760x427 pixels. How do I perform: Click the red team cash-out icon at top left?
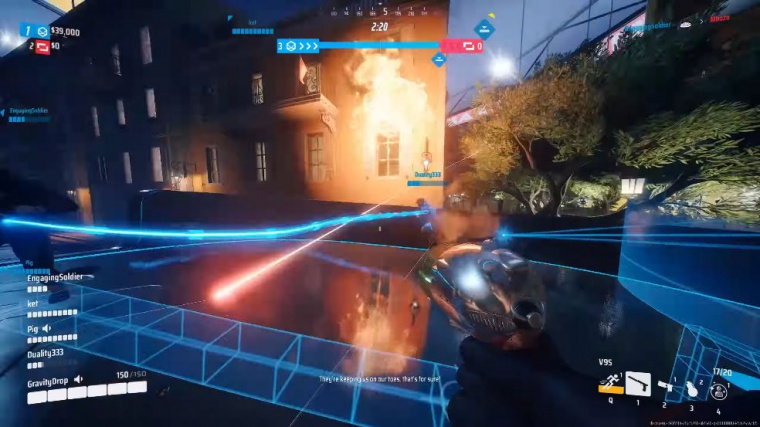click(43, 46)
